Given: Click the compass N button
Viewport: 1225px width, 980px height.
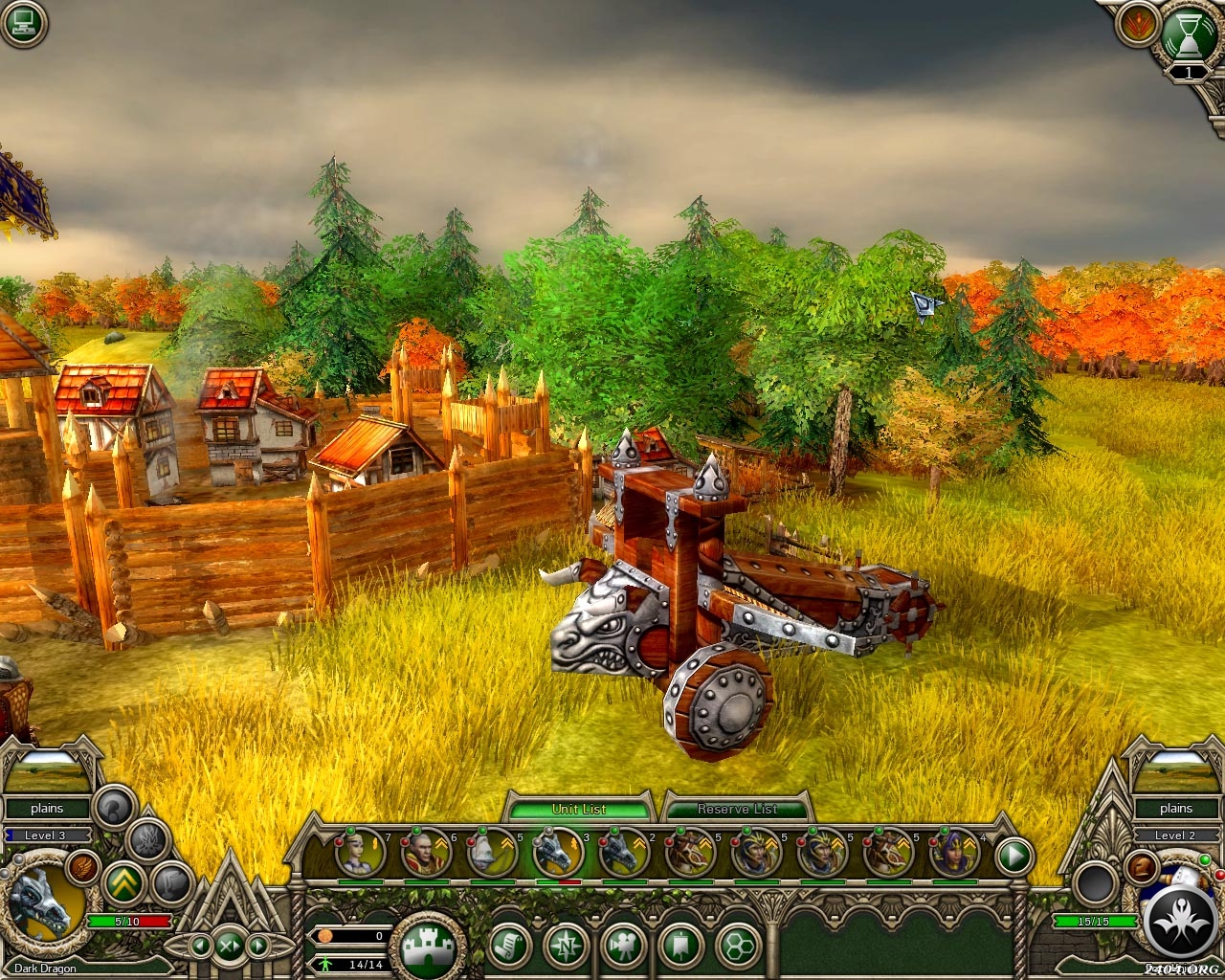Looking at the screenshot, I should coord(566,947).
